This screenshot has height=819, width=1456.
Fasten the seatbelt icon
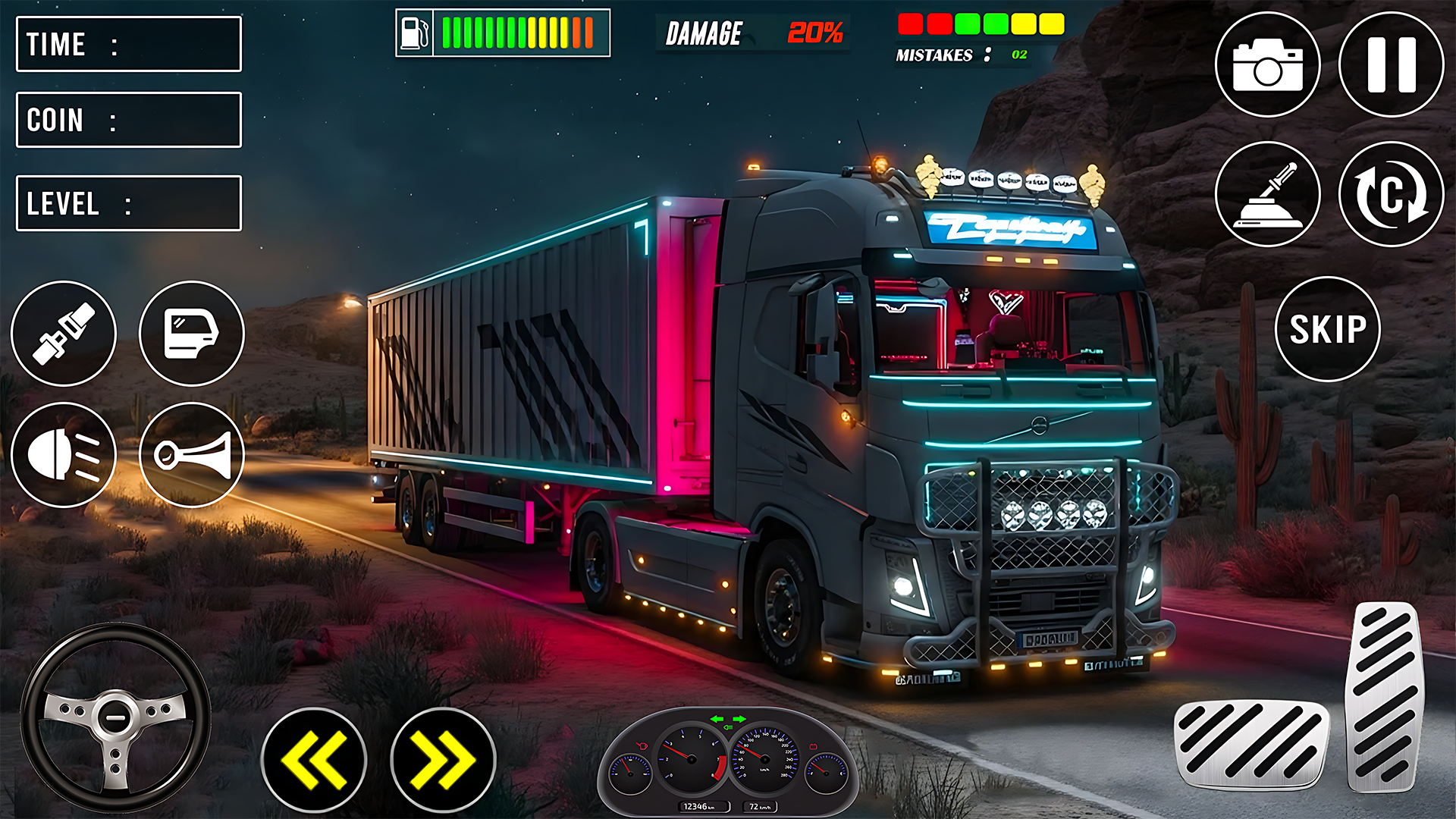64,334
